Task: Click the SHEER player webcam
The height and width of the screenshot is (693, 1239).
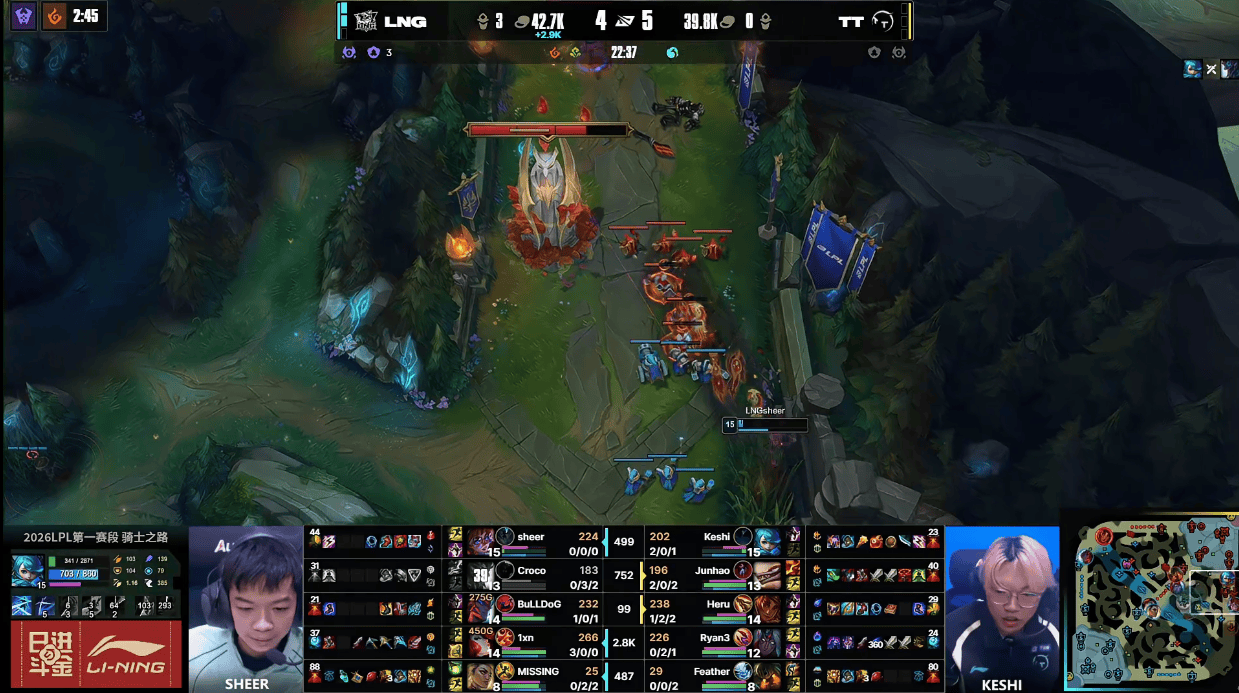Action: (246, 608)
